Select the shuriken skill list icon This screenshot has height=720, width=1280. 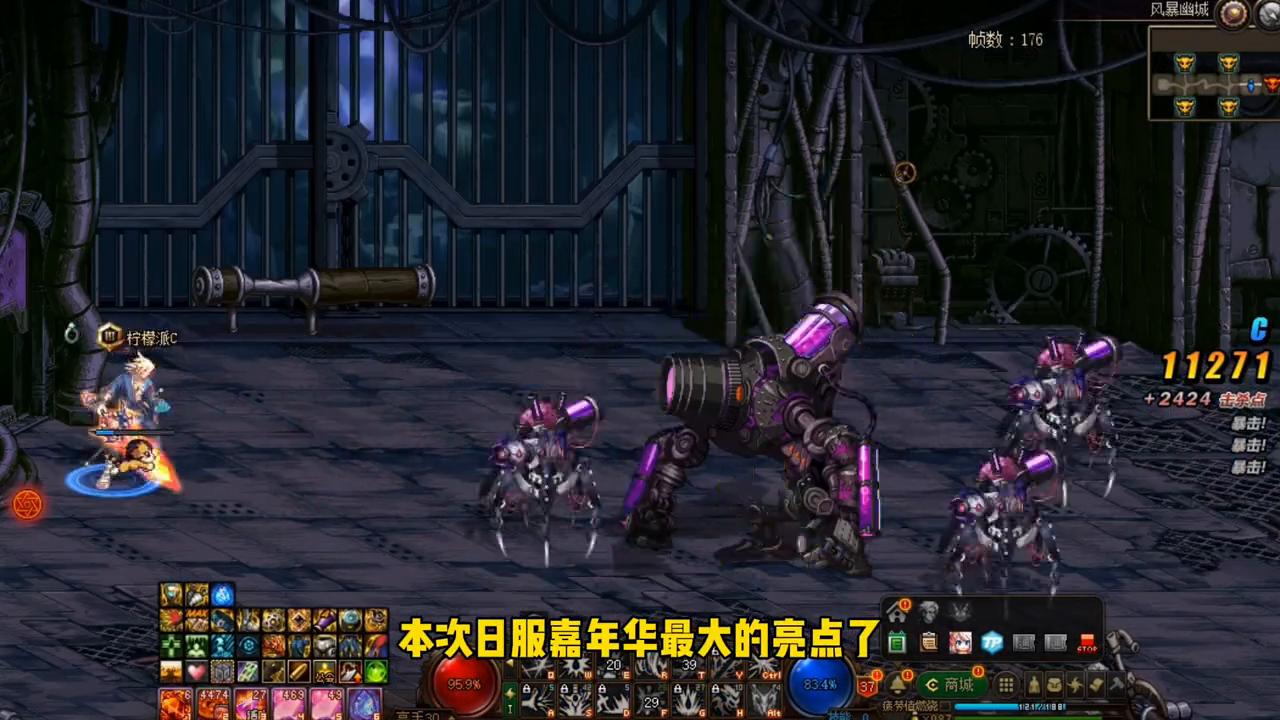[x=1073, y=685]
